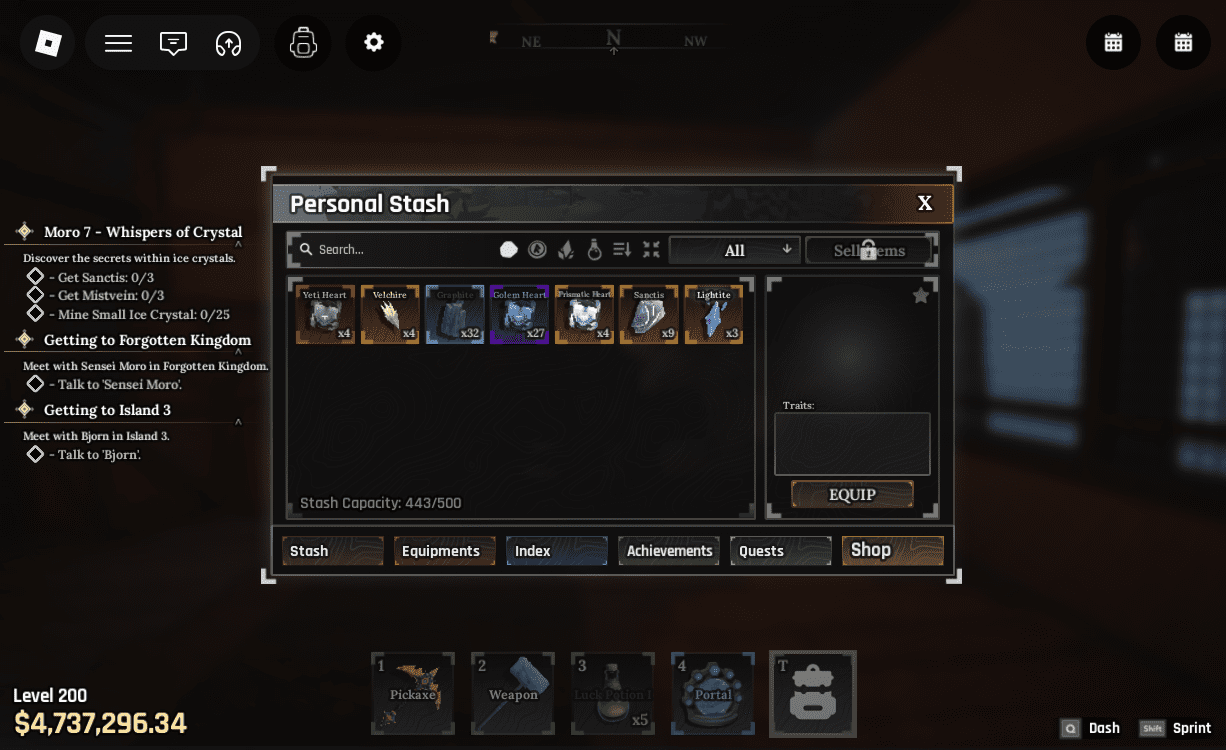Click the stash search field

point(400,250)
